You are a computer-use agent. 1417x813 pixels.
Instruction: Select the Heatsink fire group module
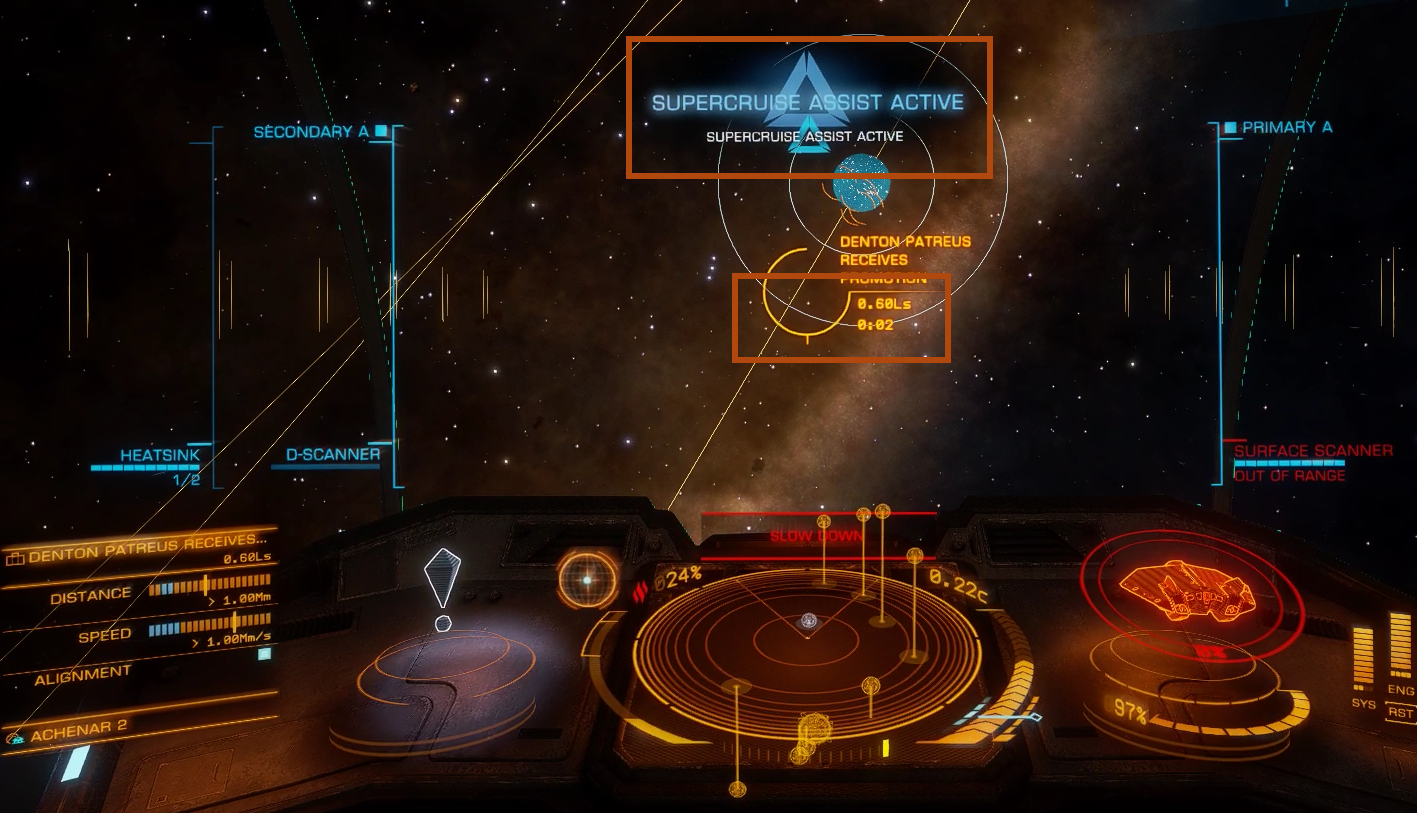(x=160, y=455)
